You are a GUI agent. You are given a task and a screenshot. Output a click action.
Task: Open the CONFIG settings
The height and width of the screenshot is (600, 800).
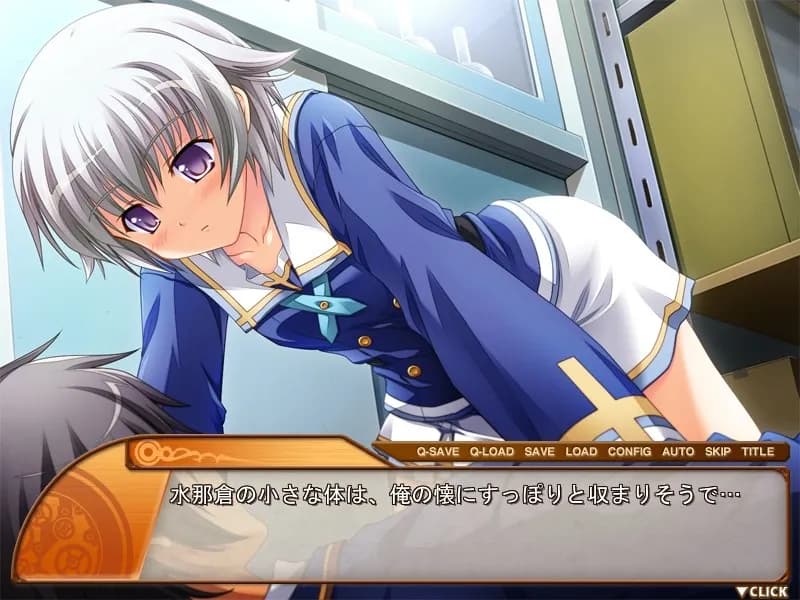pos(629,452)
